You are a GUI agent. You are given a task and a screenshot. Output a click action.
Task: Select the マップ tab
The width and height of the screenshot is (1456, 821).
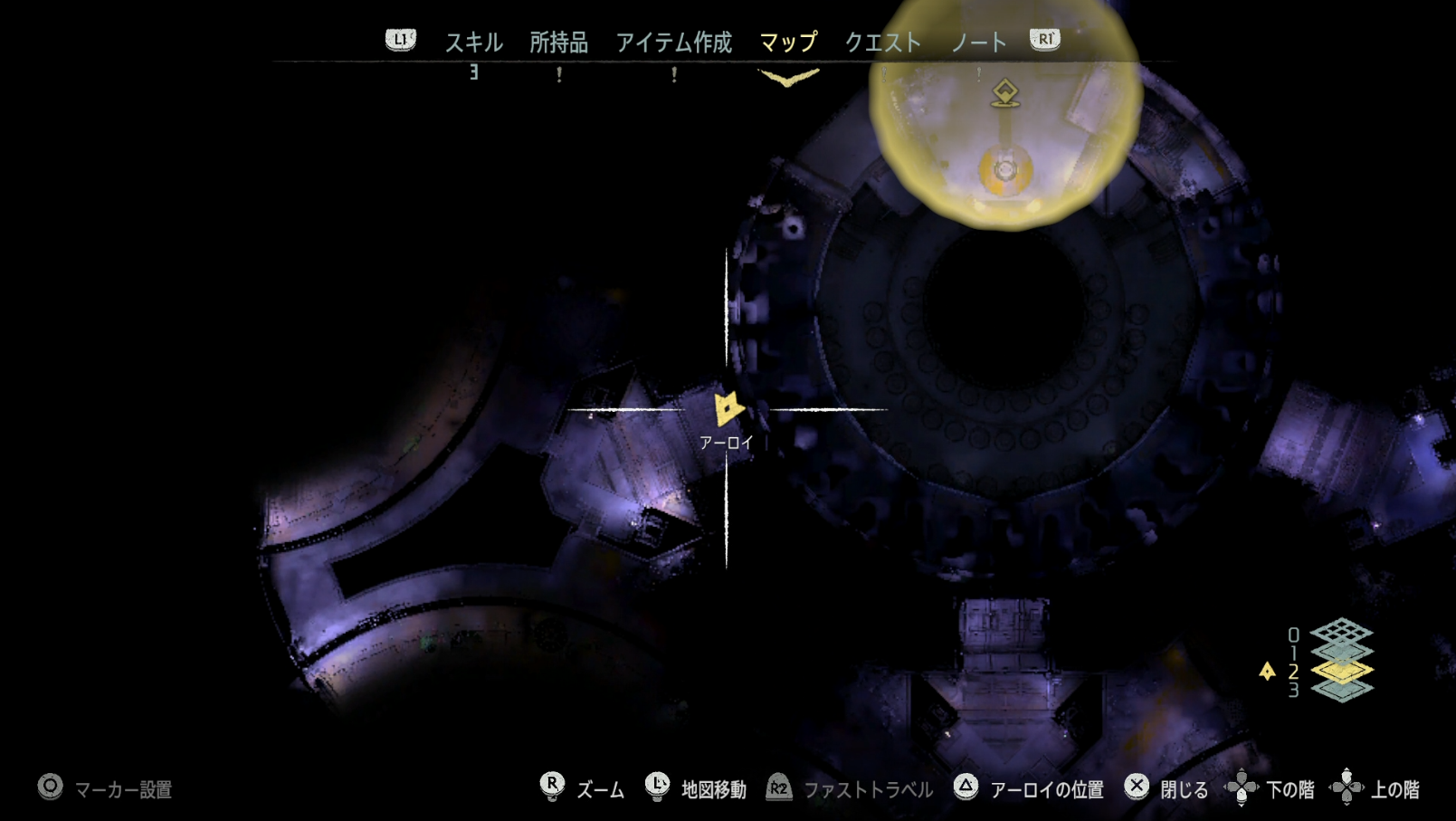click(x=788, y=42)
